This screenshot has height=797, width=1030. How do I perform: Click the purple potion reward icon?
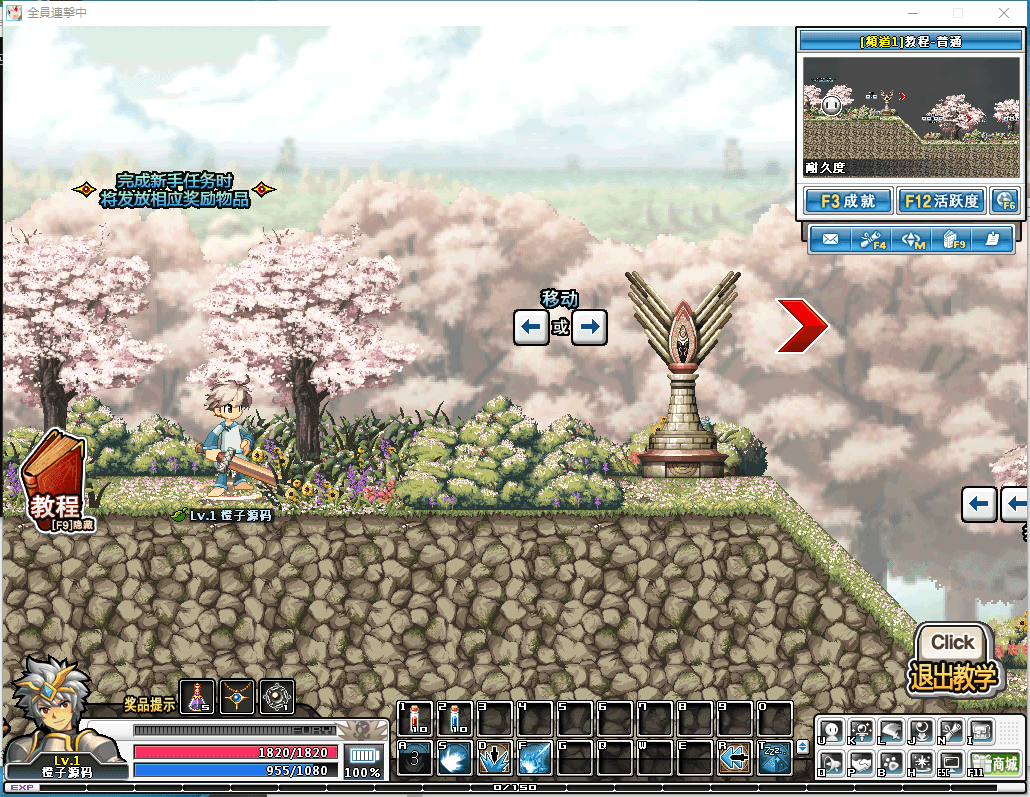pyautogui.click(x=199, y=696)
